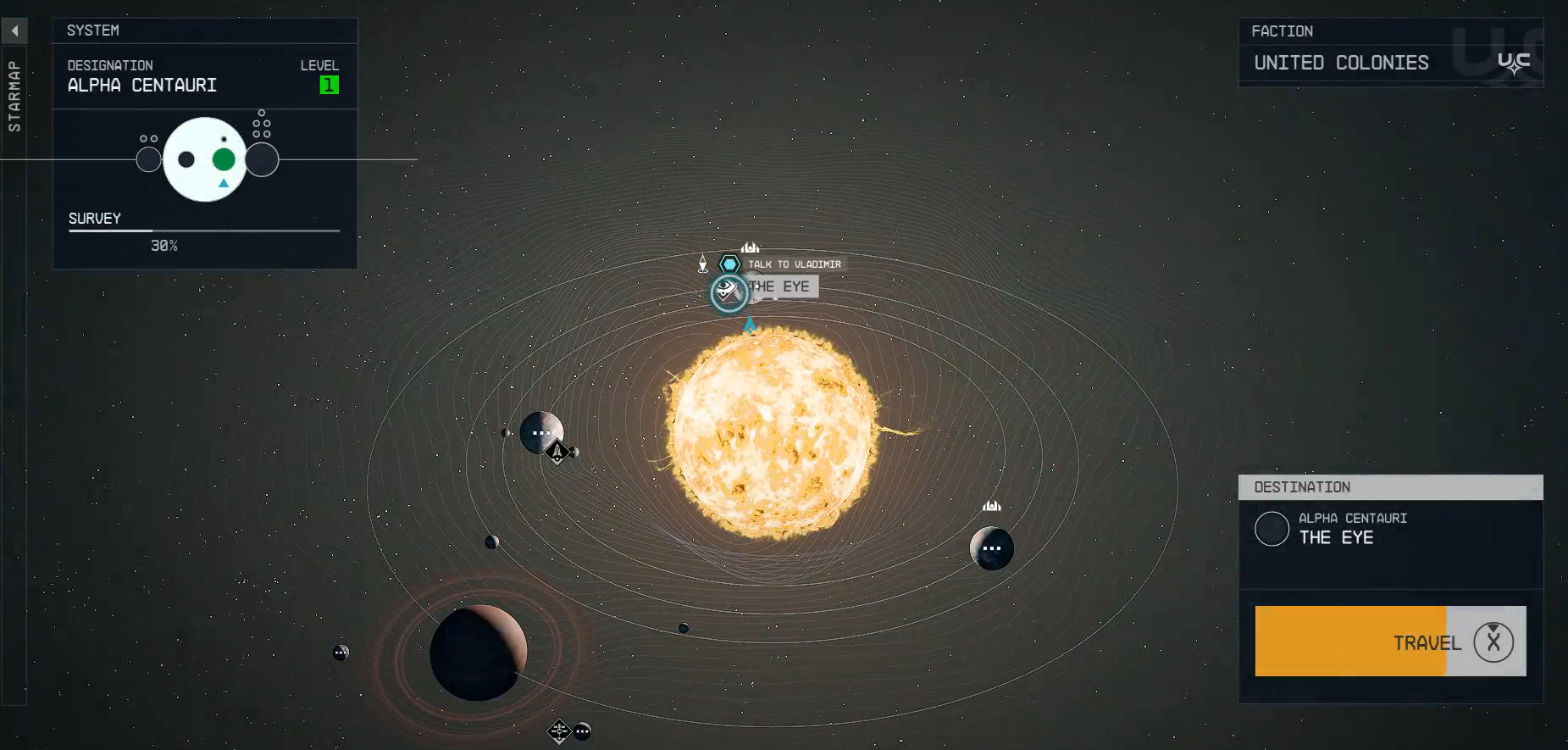Image resolution: width=1568 pixels, height=750 pixels.
Task: Select The Eye station icon on the map
Action: tap(727, 293)
